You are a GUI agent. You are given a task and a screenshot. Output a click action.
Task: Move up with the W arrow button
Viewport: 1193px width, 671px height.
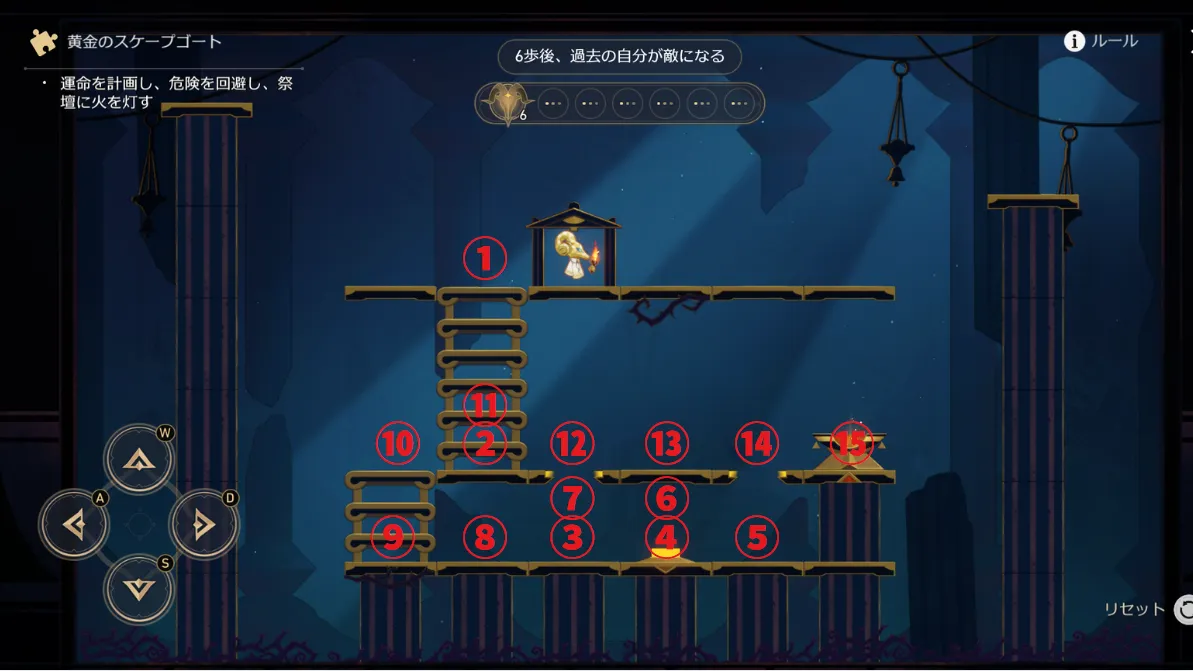tap(138, 459)
